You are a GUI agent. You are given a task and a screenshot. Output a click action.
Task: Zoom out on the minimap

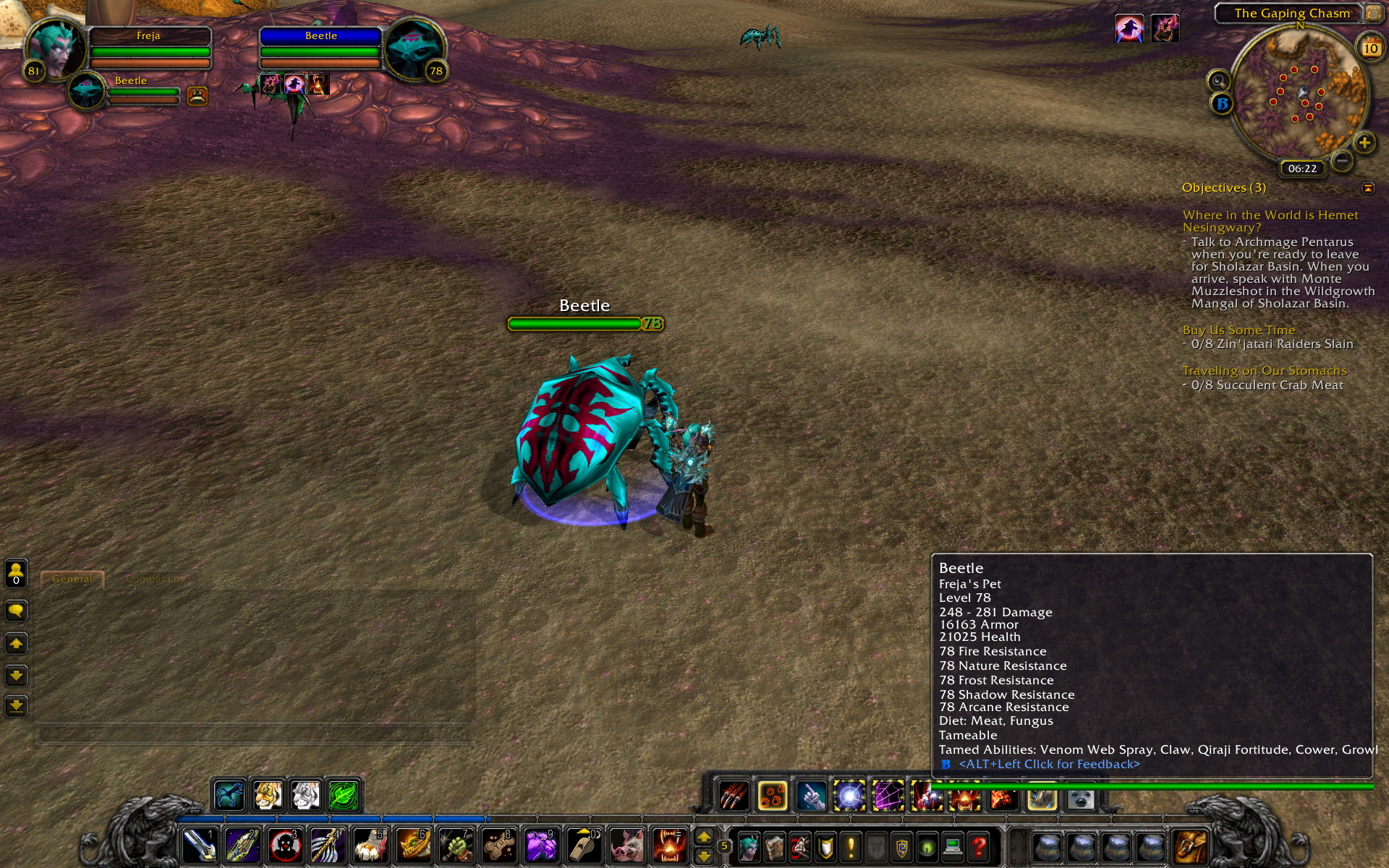(1341, 161)
